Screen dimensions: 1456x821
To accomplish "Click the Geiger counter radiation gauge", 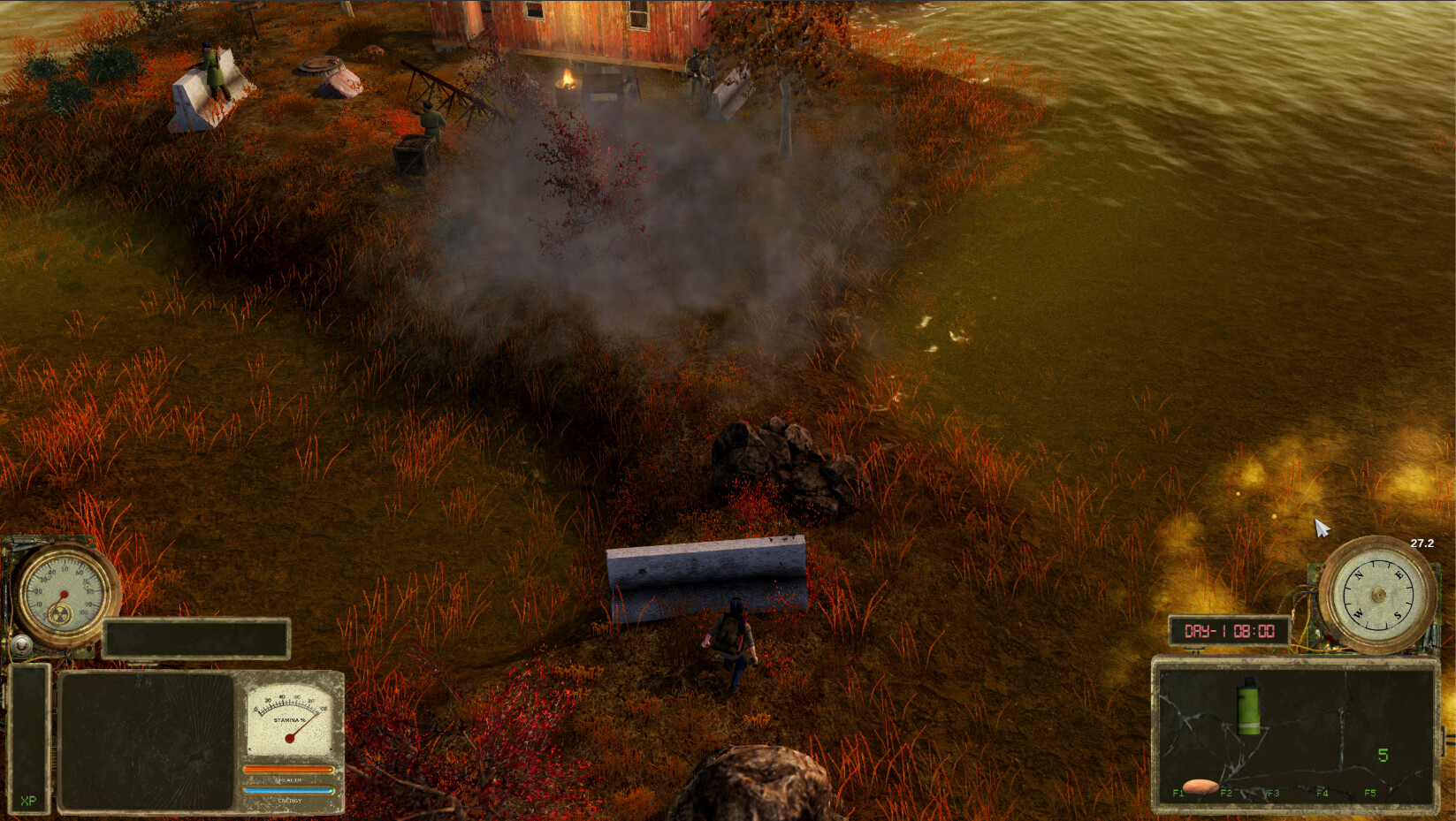I will 63,593.
